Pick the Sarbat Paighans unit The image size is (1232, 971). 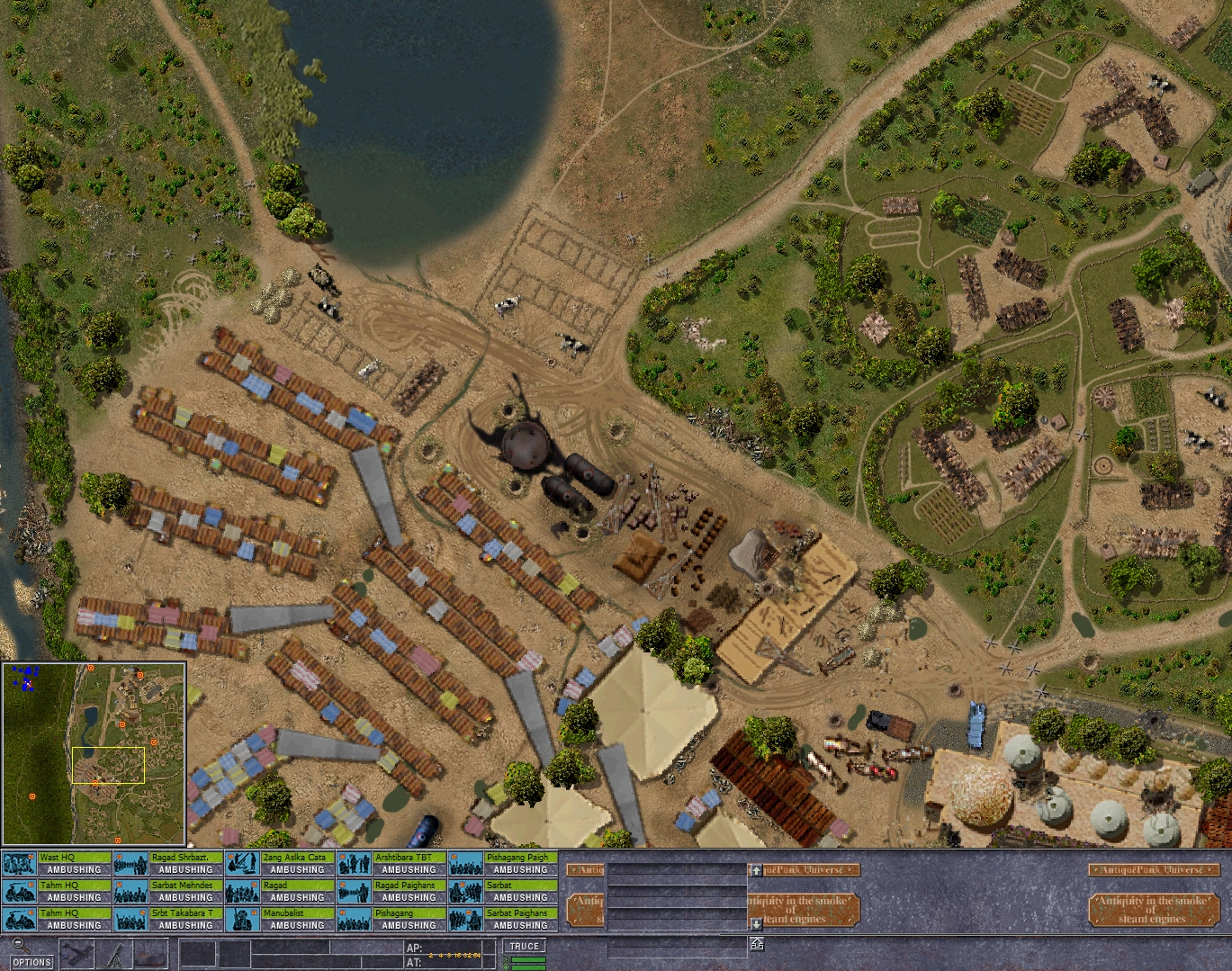[503, 920]
